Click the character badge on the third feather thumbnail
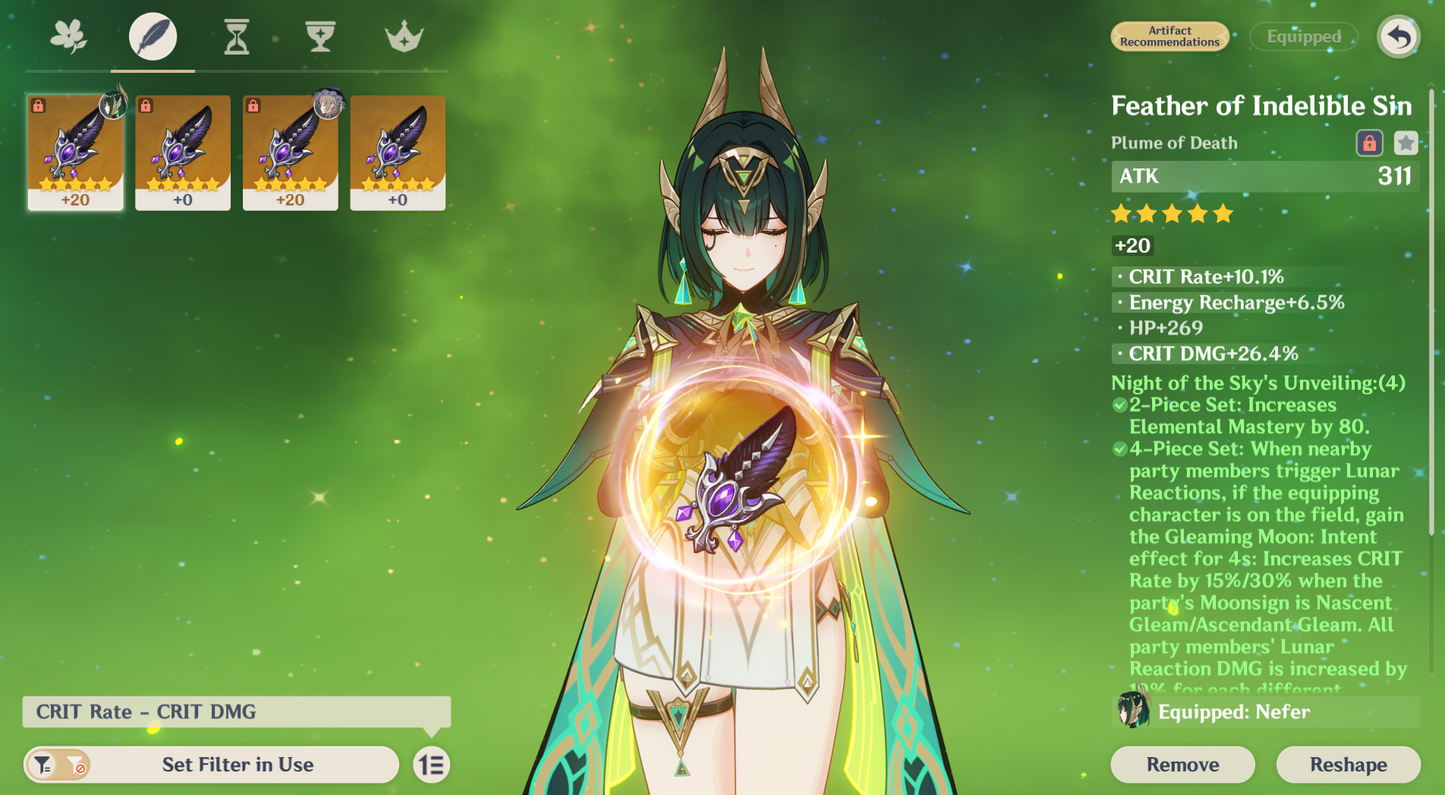This screenshot has height=795, width=1445. point(327,104)
